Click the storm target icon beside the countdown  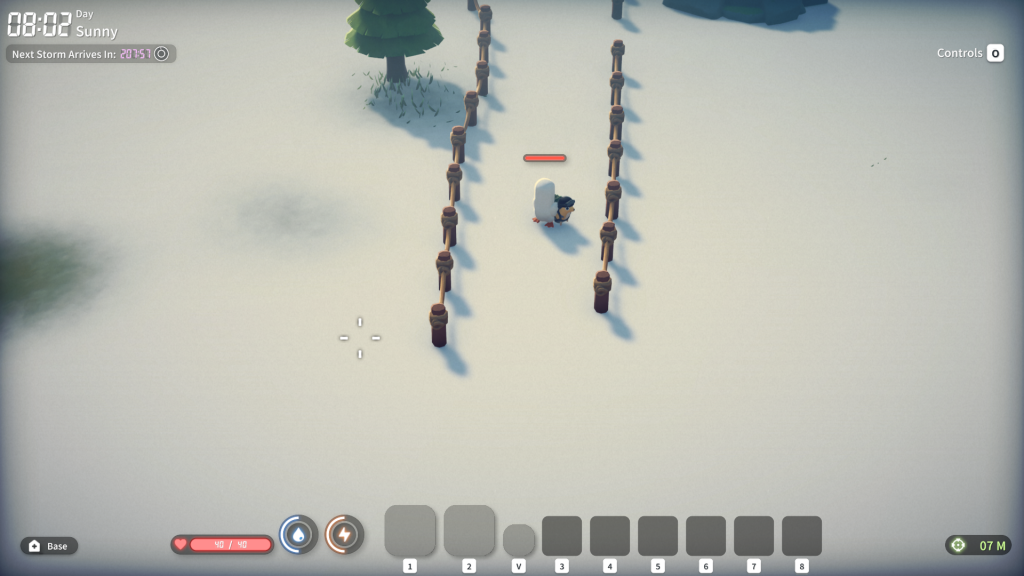tap(161, 53)
